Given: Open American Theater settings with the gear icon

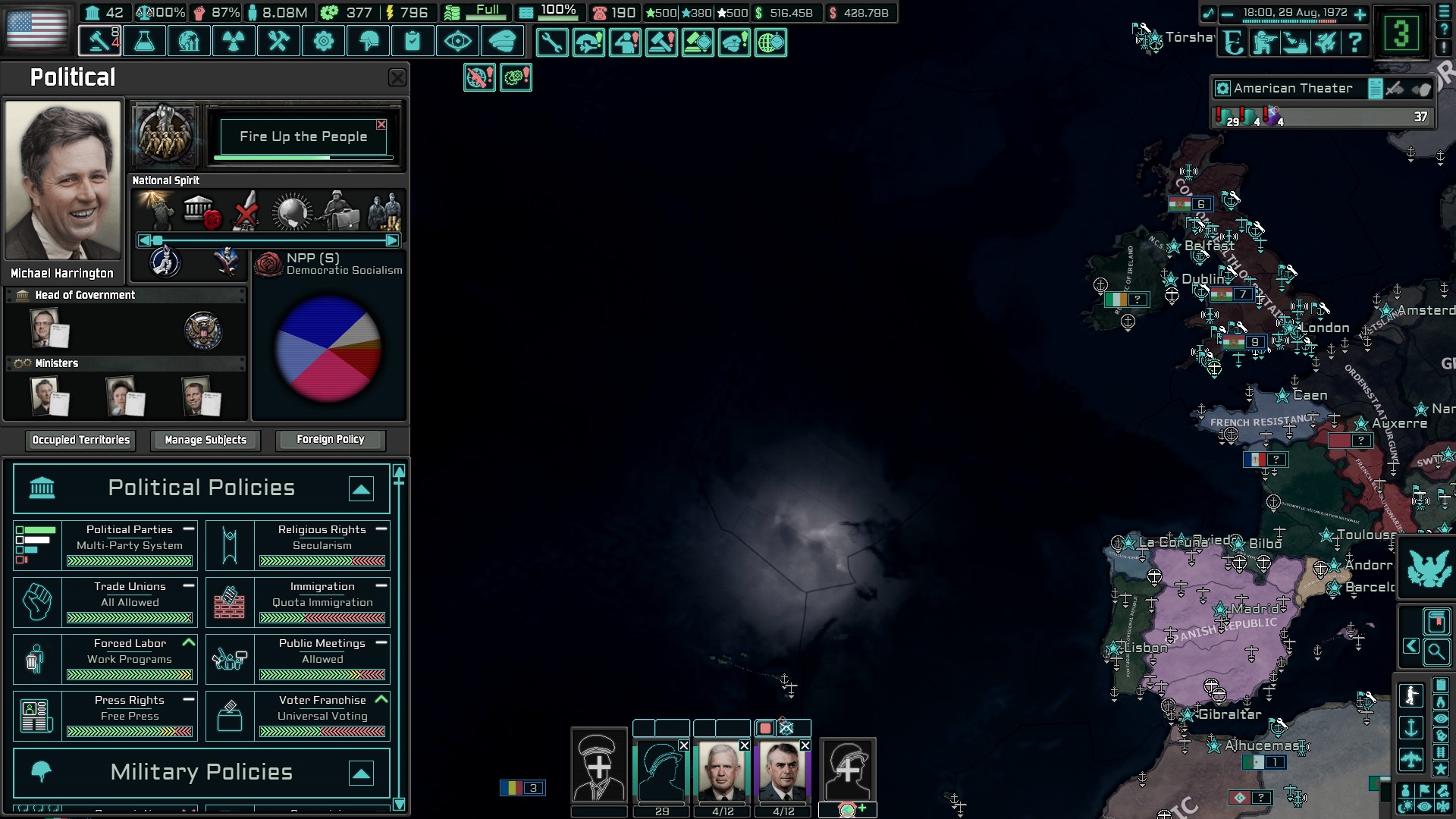Looking at the screenshot, I should click(x=1223, y=89).
